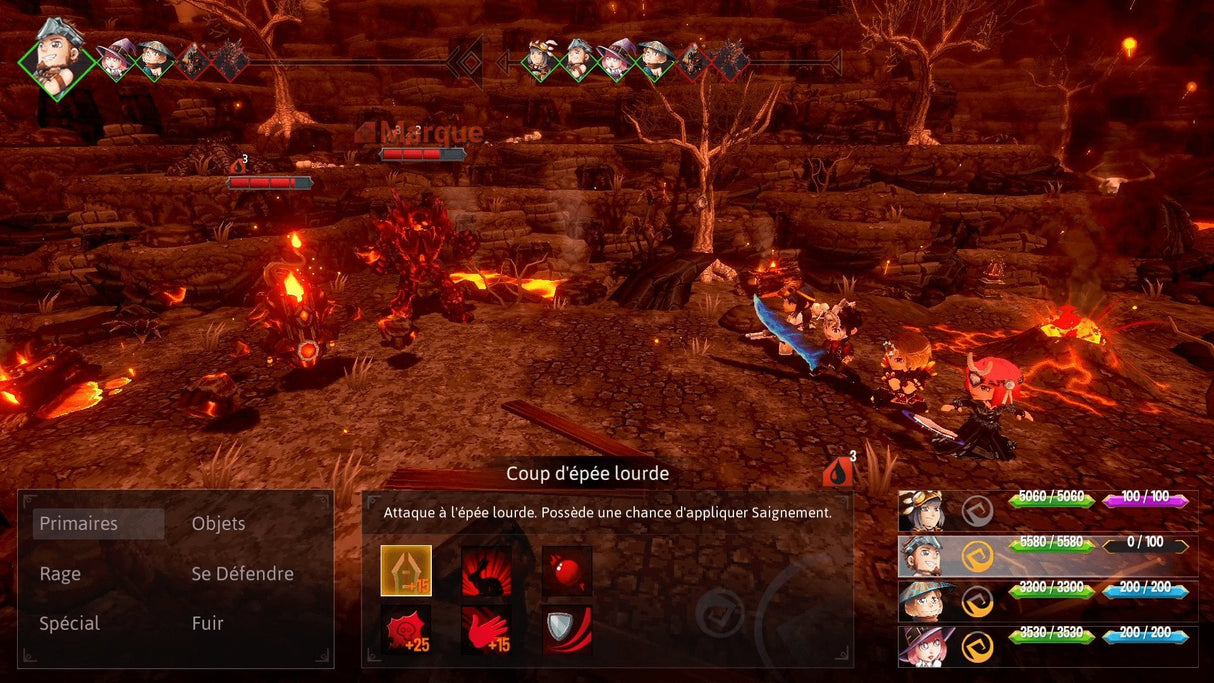The height and width of the screenshot is (683, 1214).
Task: Select the silver shield skill icon
Action: click(567, 630)
